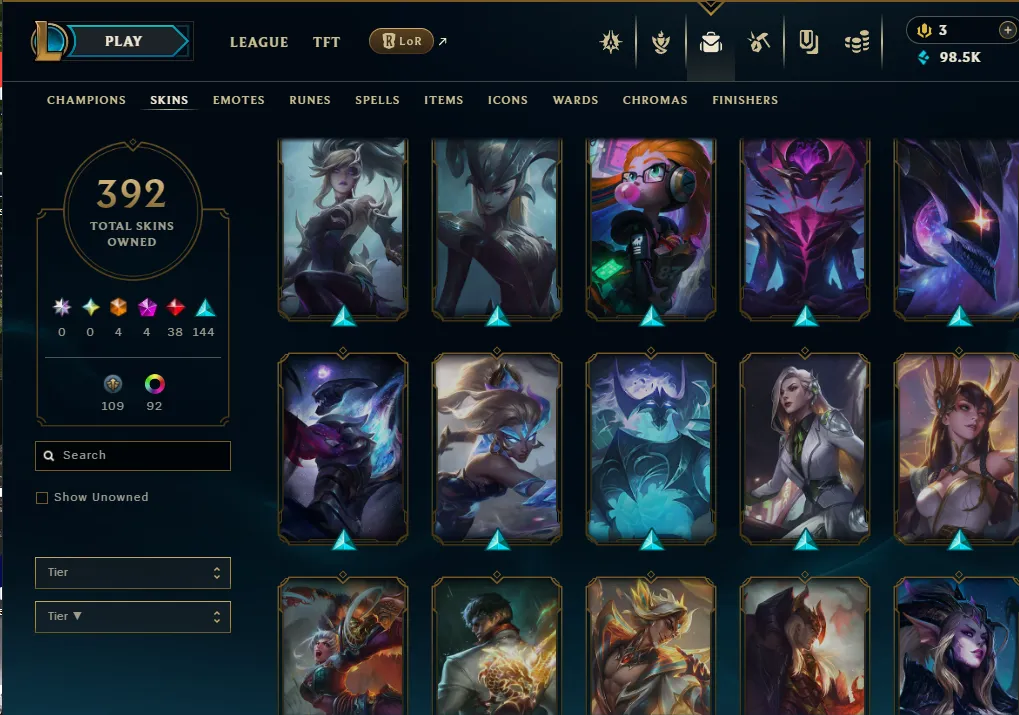Switch to the CHAMPIONS tab
This screenshot has width=1019, height=715.
pyautogui.click(x=86, y=100)
